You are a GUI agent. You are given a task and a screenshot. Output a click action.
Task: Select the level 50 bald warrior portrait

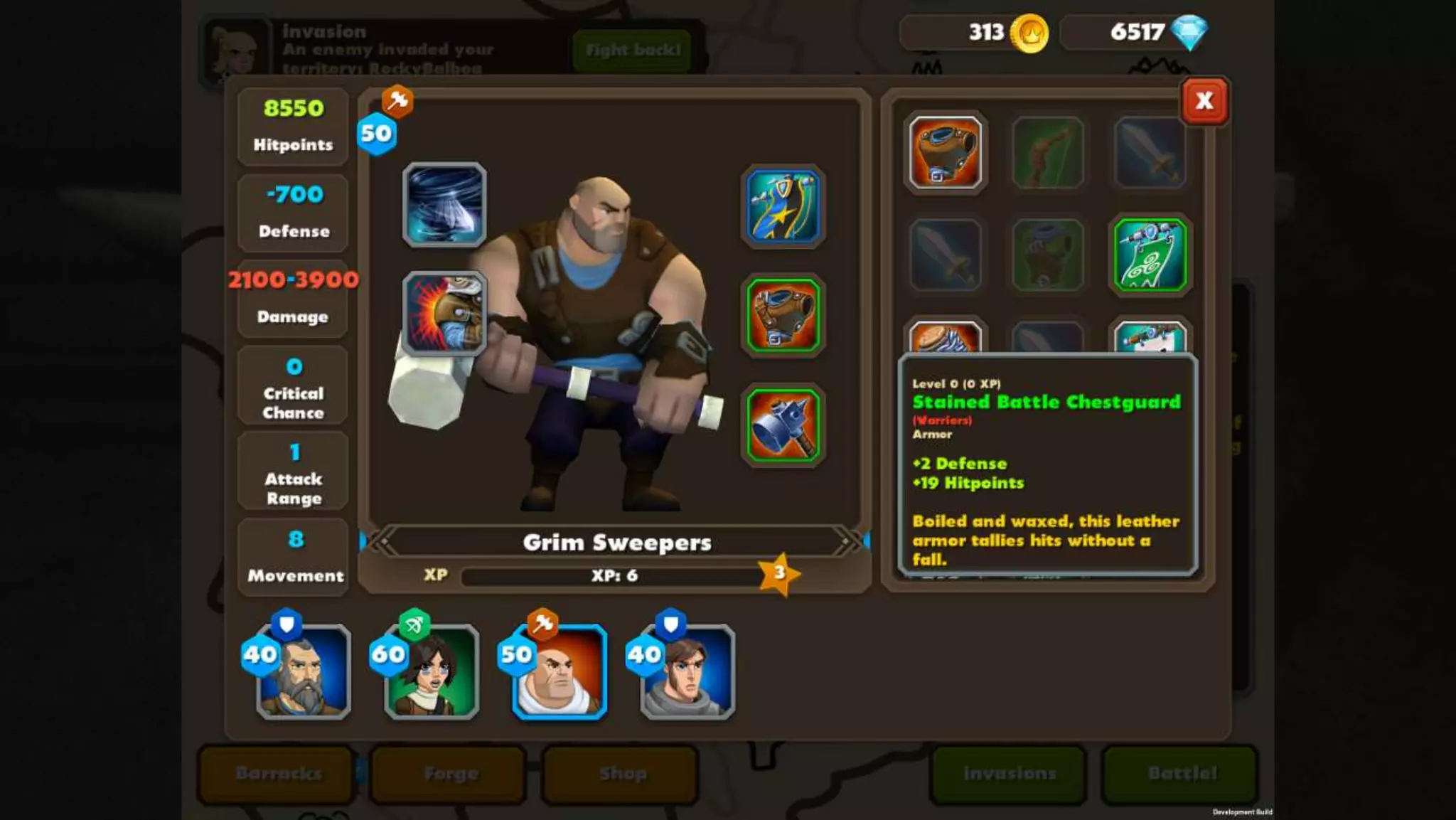559,671
